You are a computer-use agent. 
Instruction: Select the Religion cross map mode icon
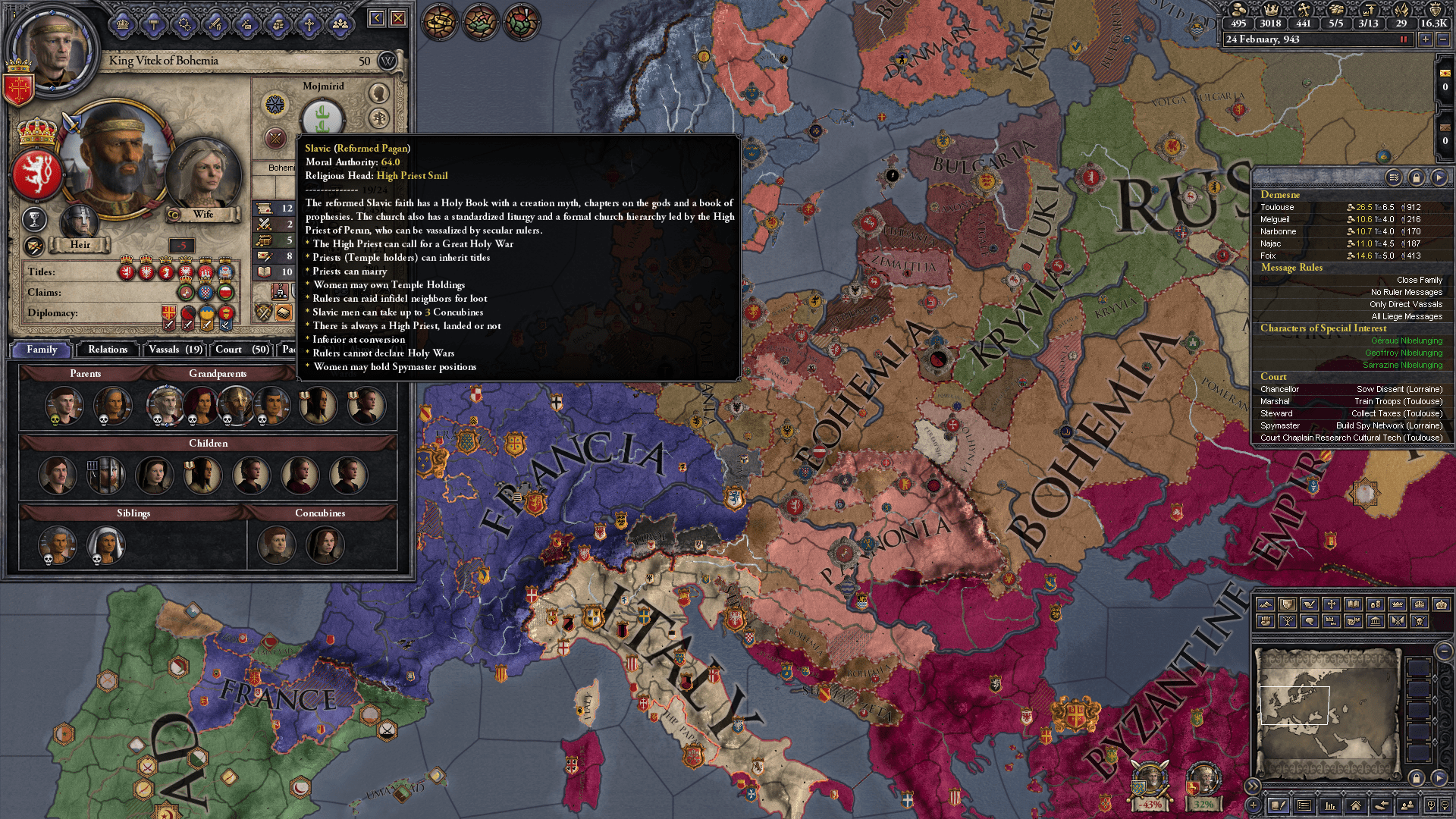pos(1331,605)
